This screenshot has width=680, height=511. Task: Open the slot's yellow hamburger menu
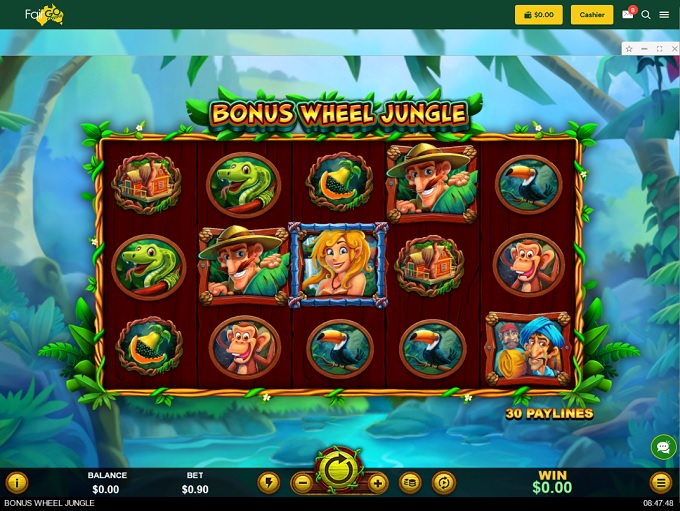tap(660, 483)
